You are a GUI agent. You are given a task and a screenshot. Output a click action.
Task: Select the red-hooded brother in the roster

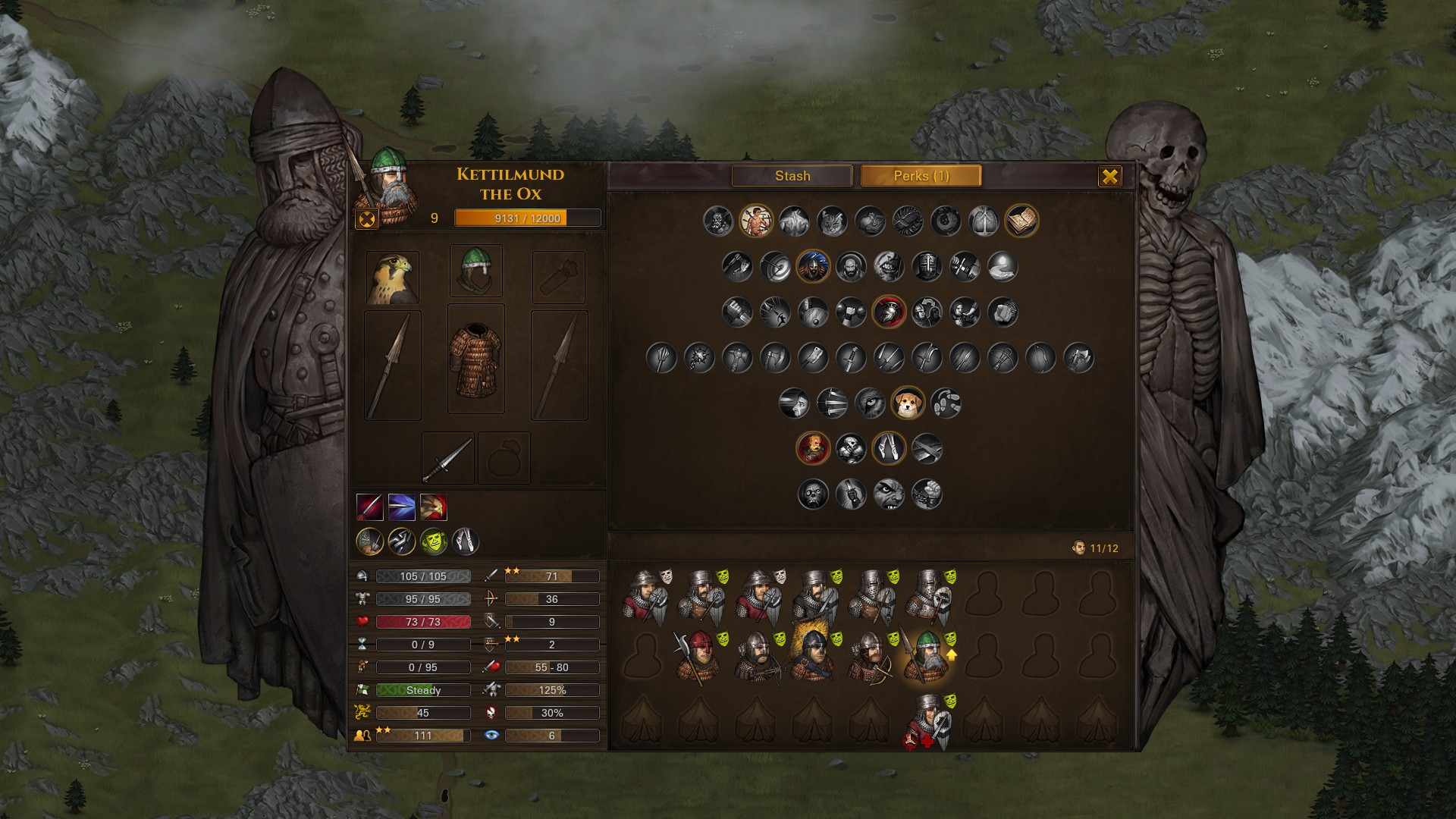pyautogui.click(x=699, y=657)
